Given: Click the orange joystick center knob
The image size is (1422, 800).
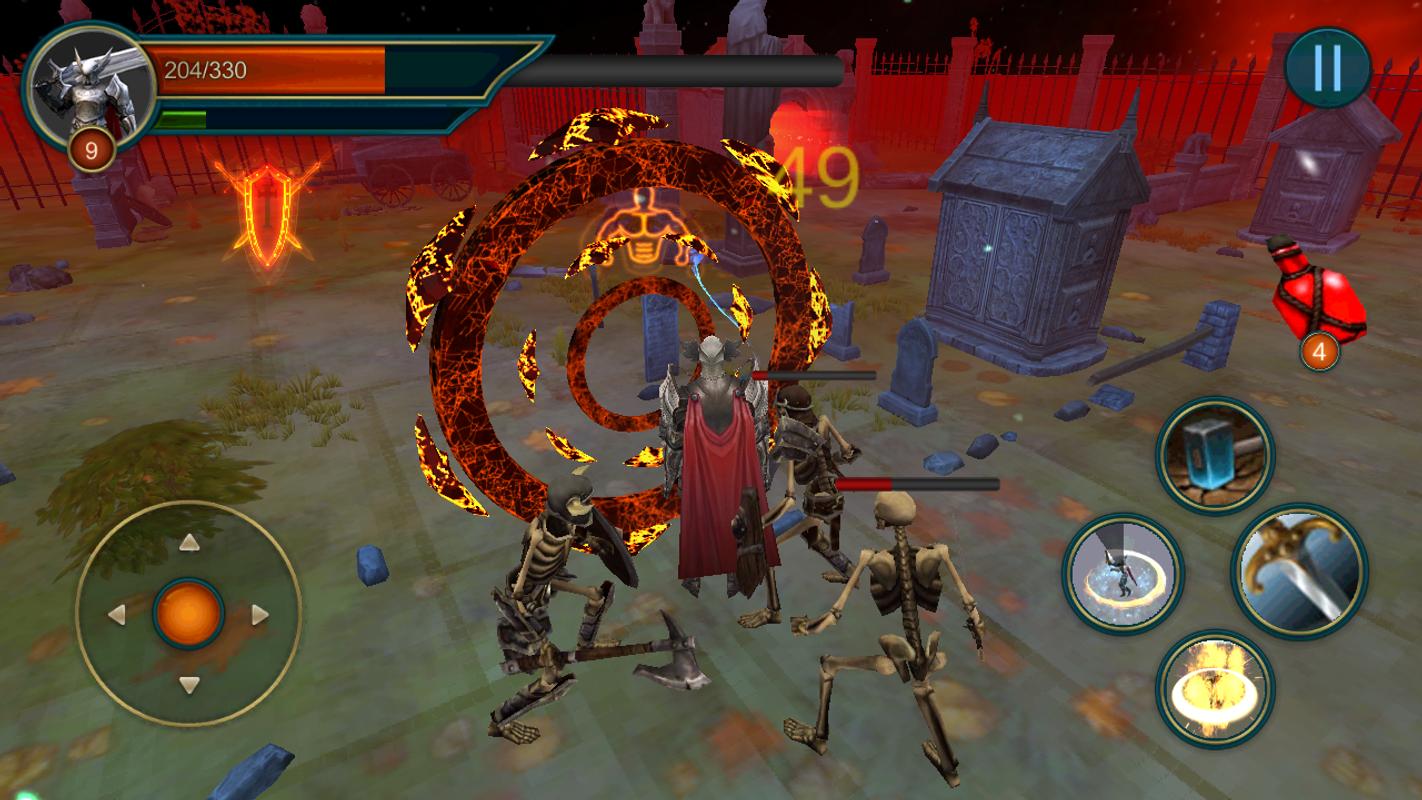Looking at the screenshot, I should point(188,614).
